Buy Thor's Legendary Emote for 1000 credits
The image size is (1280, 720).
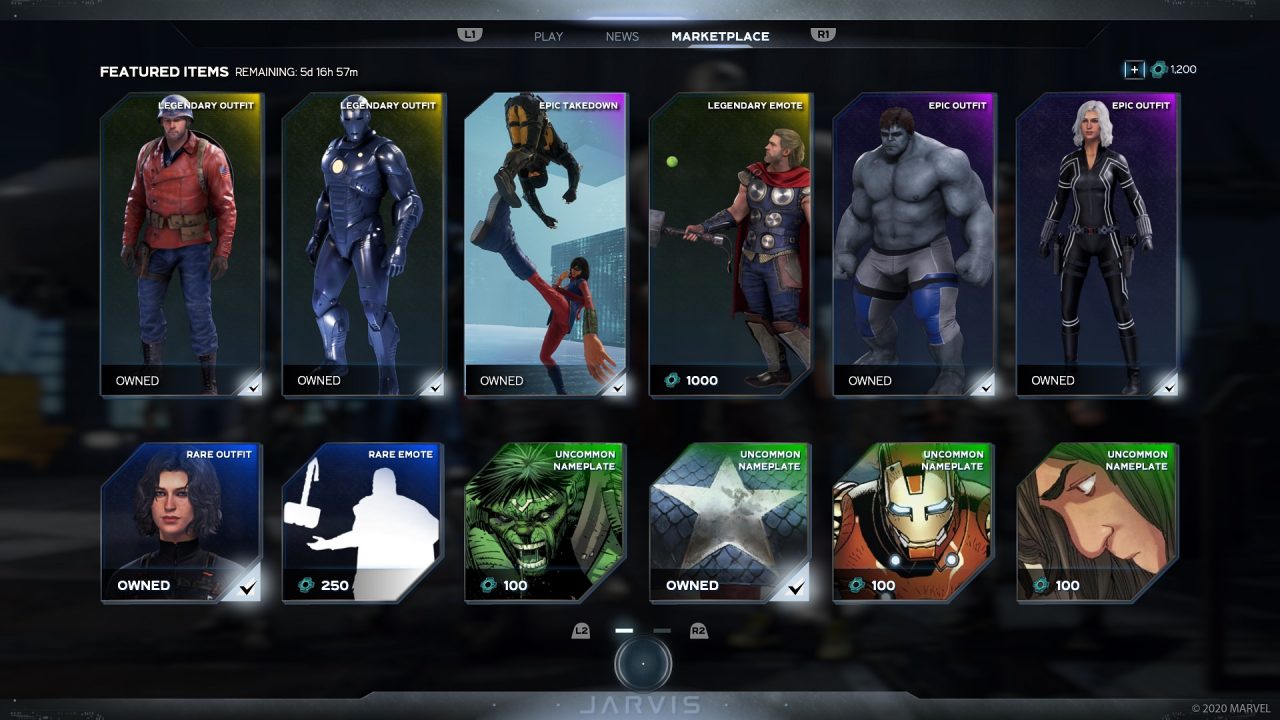pos(730,245)
